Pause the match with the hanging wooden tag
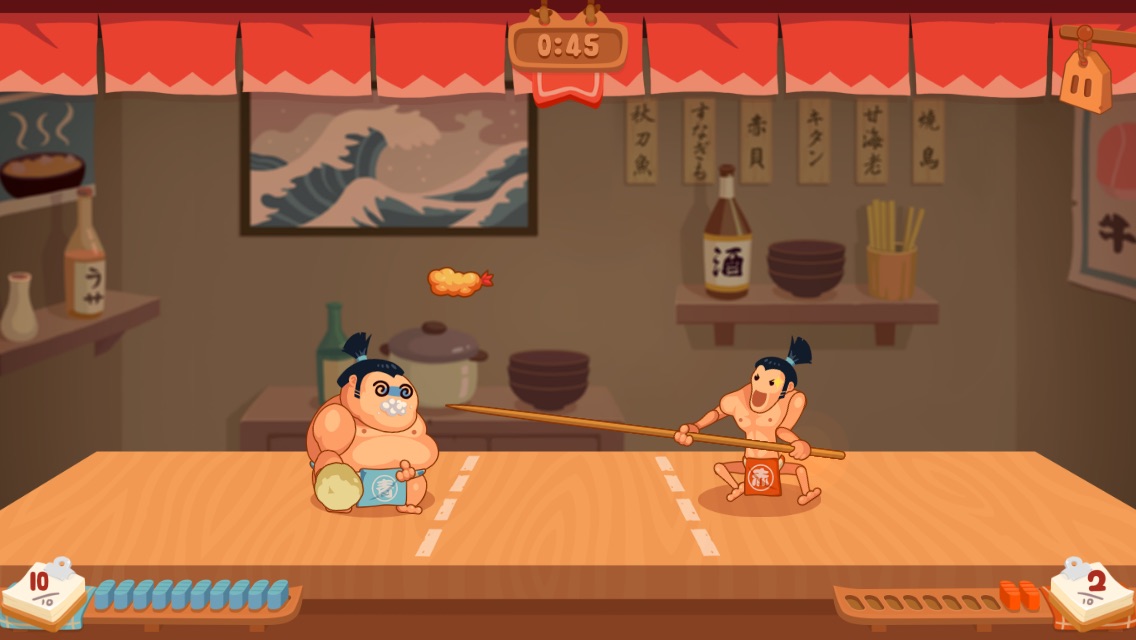 point(1085,78)
